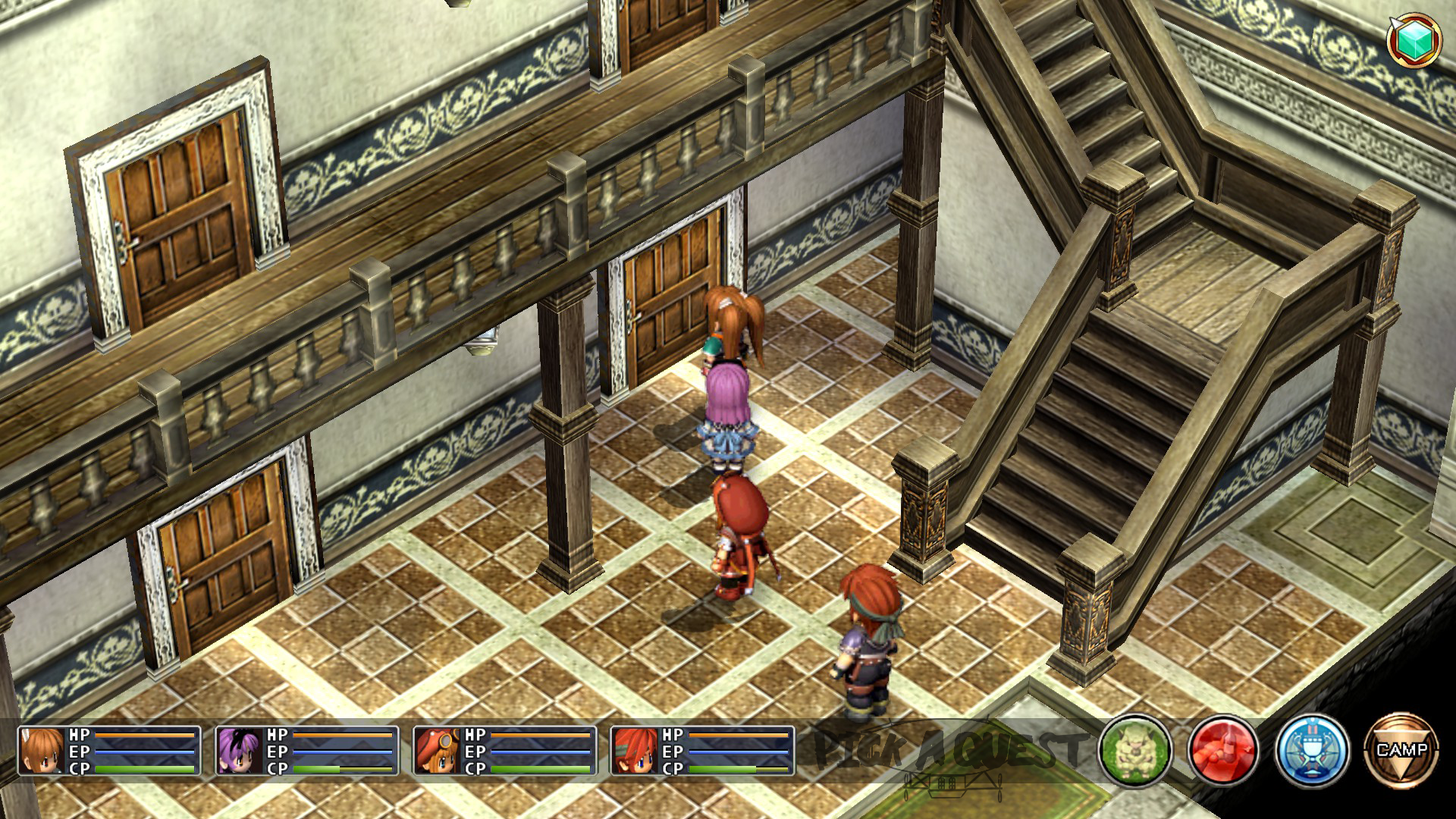Select the red-haired man's status panel
This screenshot has width=1456, height=819.
702,751
